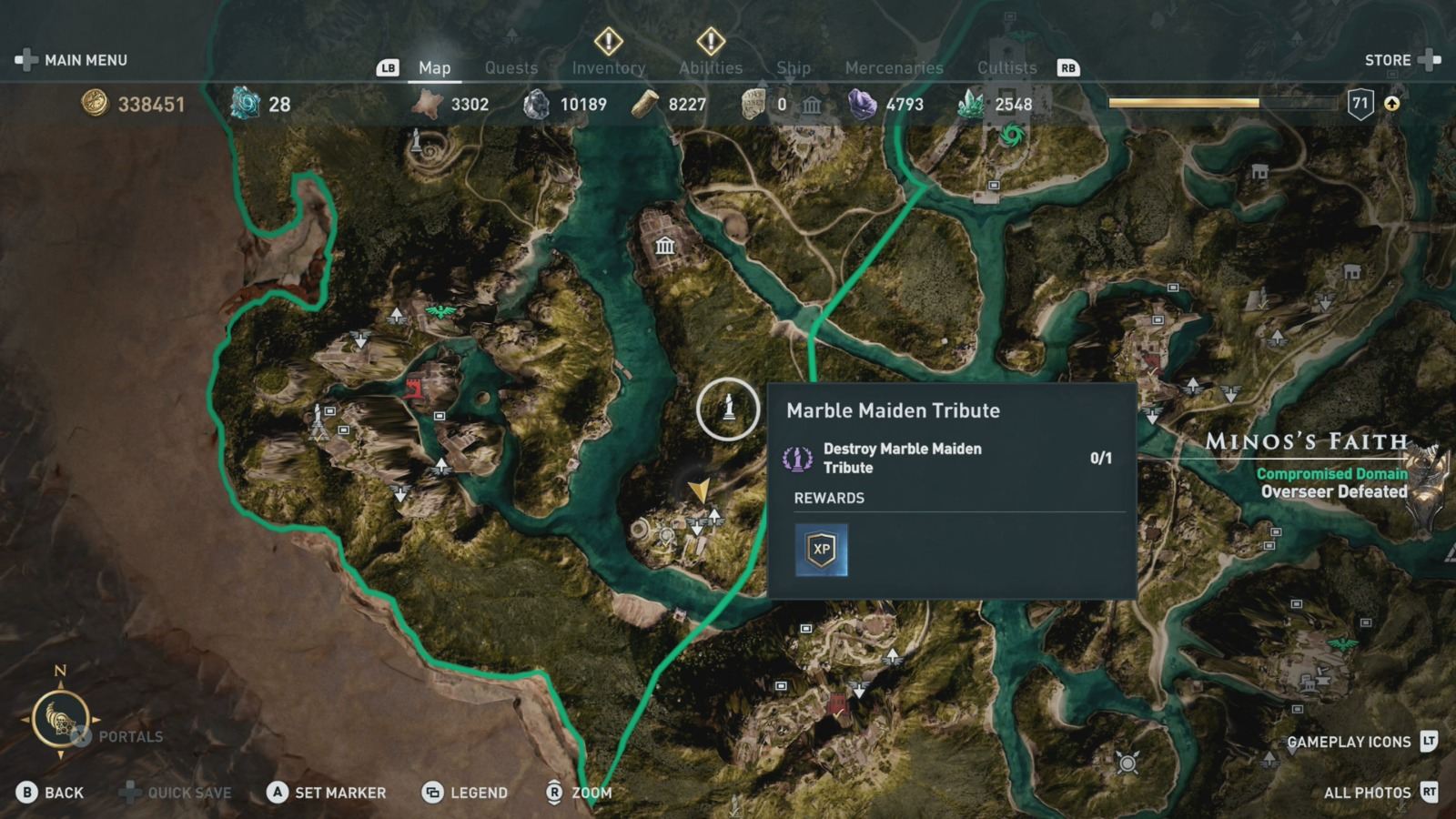Select the temple landmark icon on the map

point(665,246)
